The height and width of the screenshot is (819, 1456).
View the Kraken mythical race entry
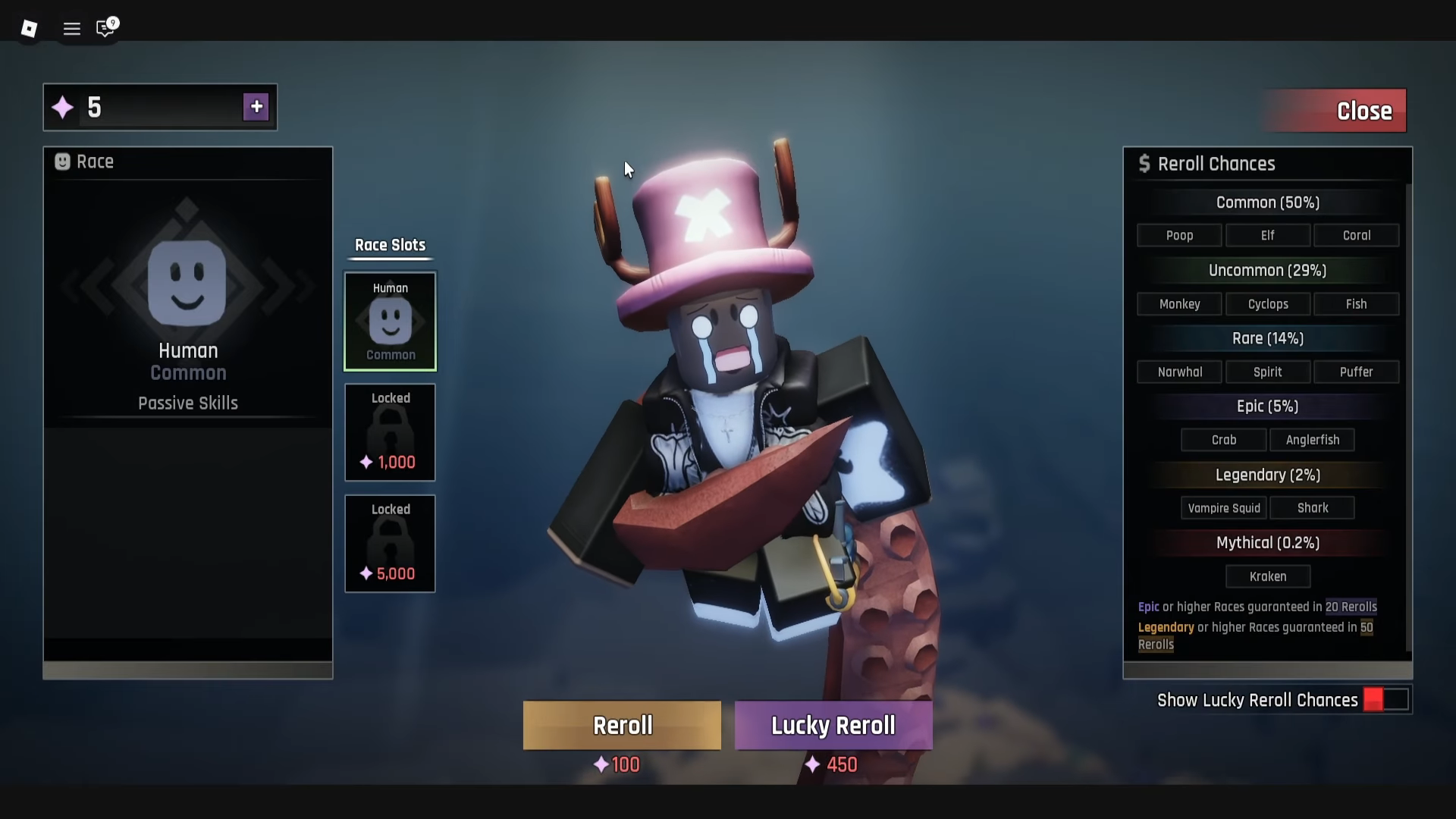point(1267,576)
